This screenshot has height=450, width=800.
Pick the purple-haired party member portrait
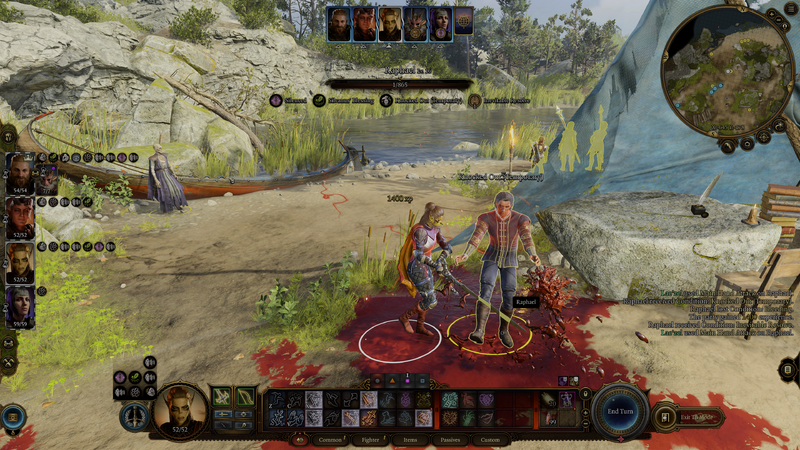pos(20,307)
